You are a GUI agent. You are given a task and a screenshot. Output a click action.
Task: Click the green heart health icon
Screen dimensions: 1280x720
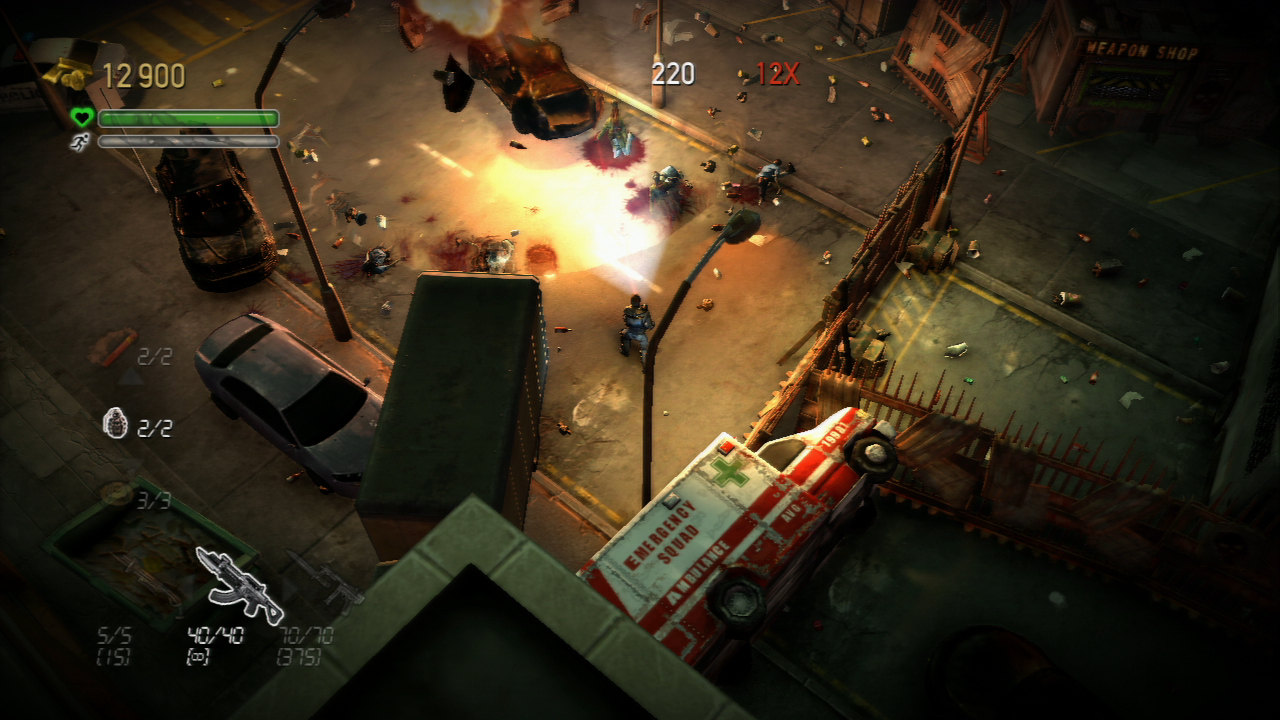click(x=81, y=118)
